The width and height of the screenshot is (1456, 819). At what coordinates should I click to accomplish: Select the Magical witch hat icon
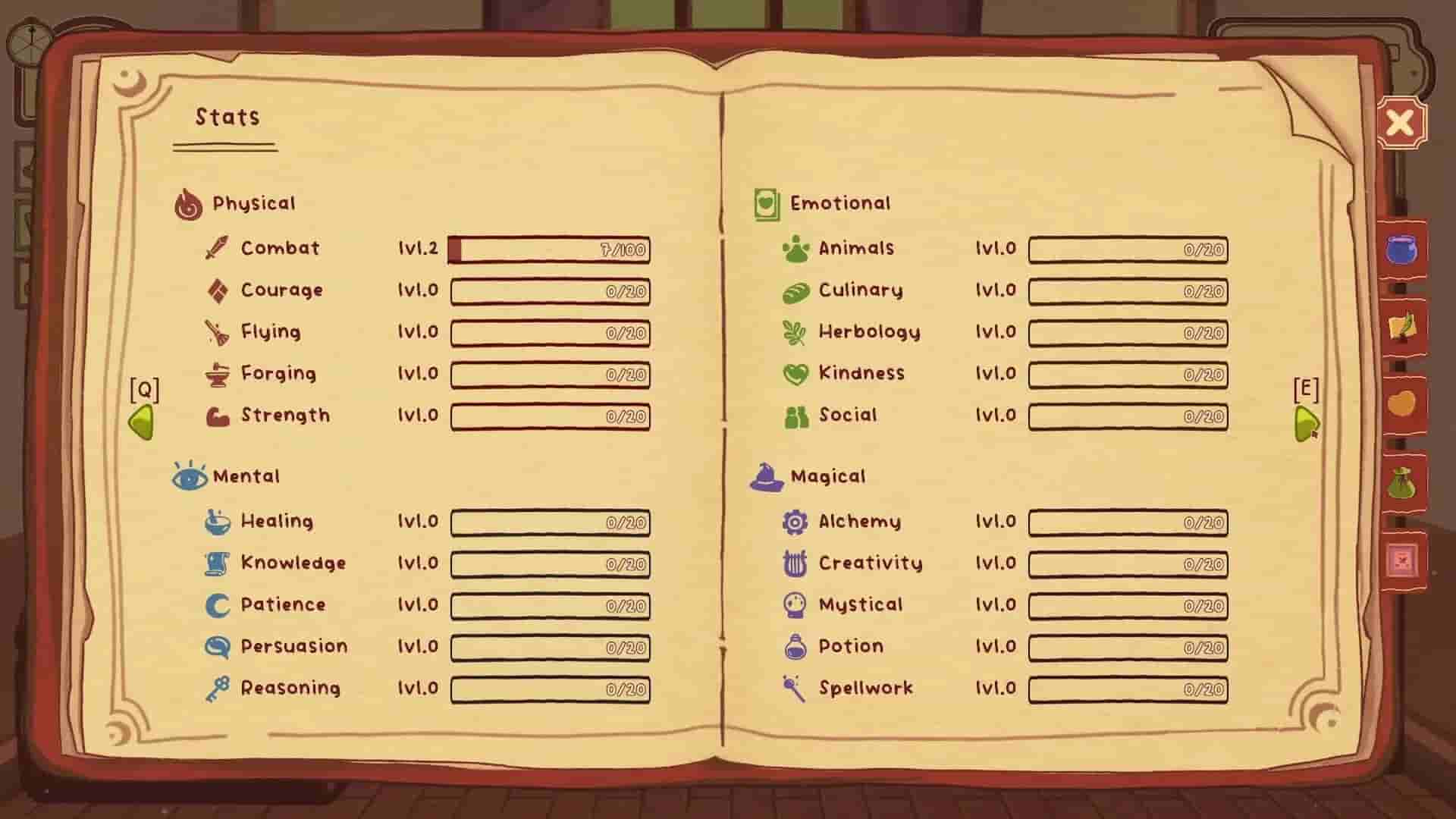(766, 475)
